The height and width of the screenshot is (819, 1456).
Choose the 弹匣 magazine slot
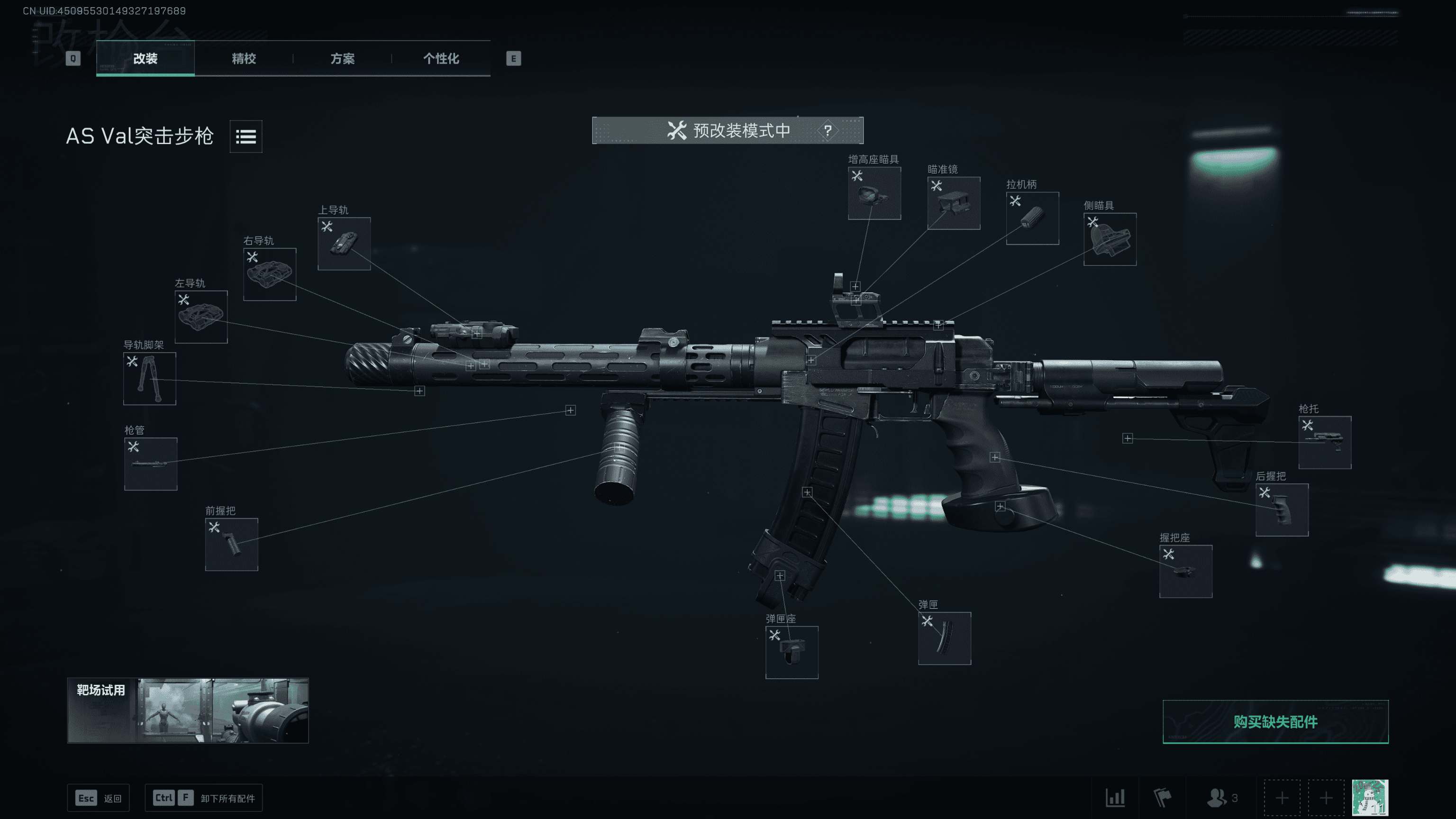(x=945, y=638)
